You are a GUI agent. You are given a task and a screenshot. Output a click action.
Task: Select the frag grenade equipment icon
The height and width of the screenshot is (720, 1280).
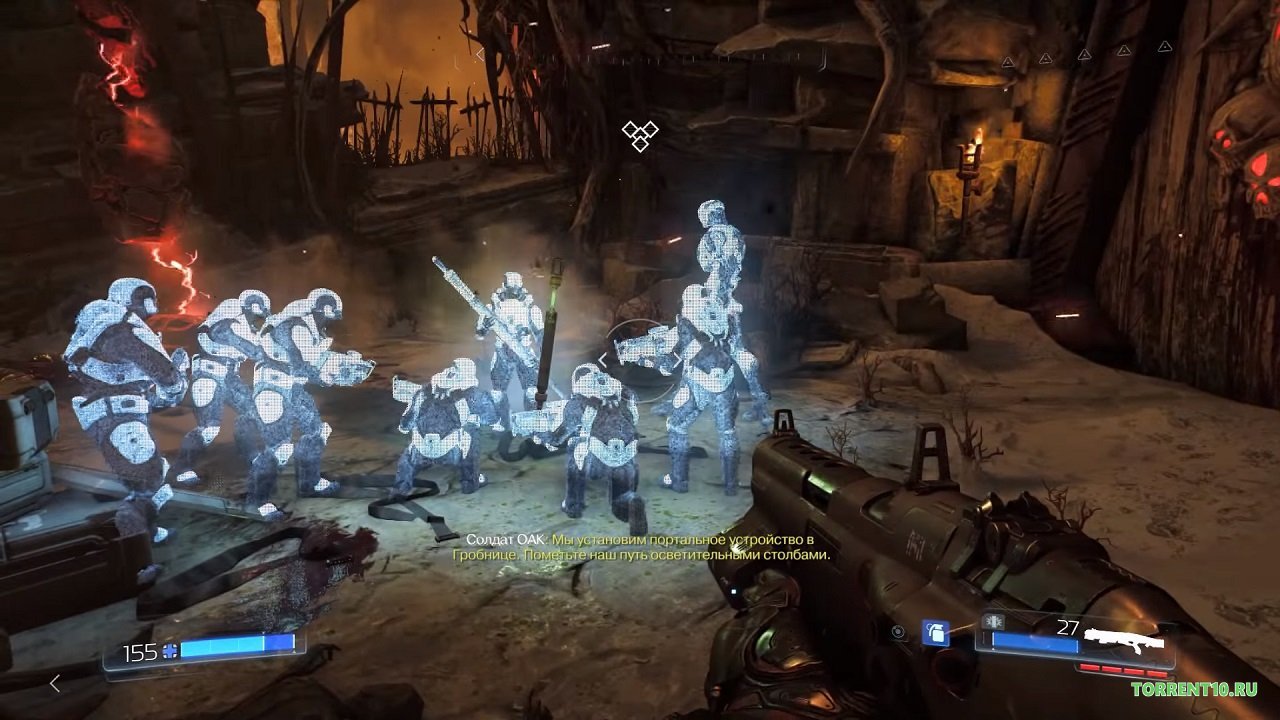point(935,633)
